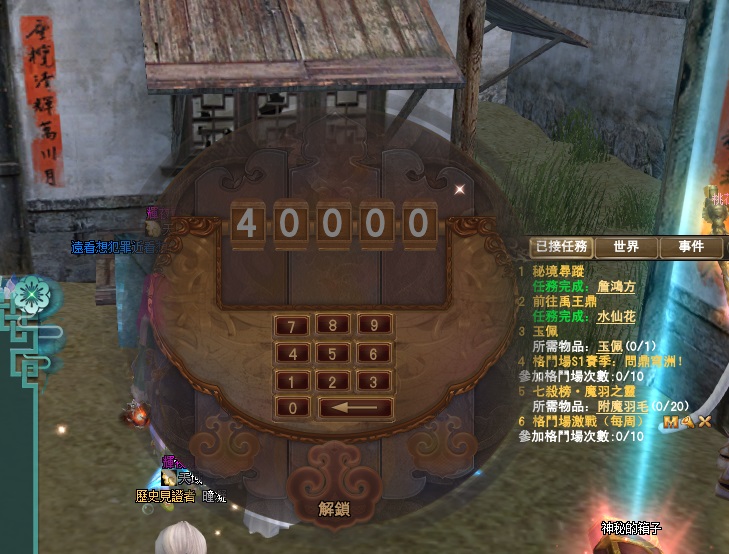Click keypad number 4

click(291, 353)
